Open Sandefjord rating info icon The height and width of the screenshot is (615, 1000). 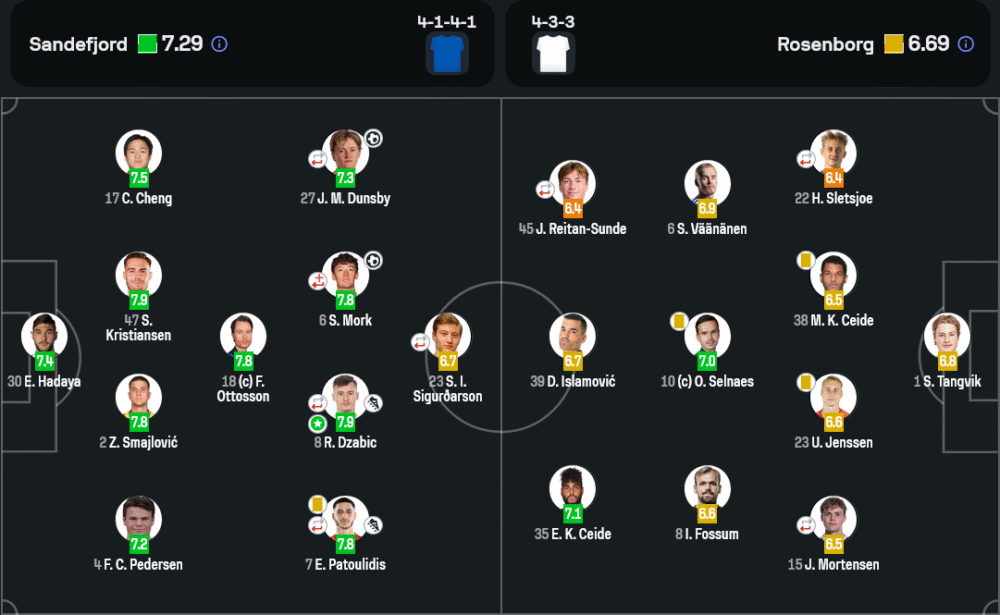[x=220, y=44]
